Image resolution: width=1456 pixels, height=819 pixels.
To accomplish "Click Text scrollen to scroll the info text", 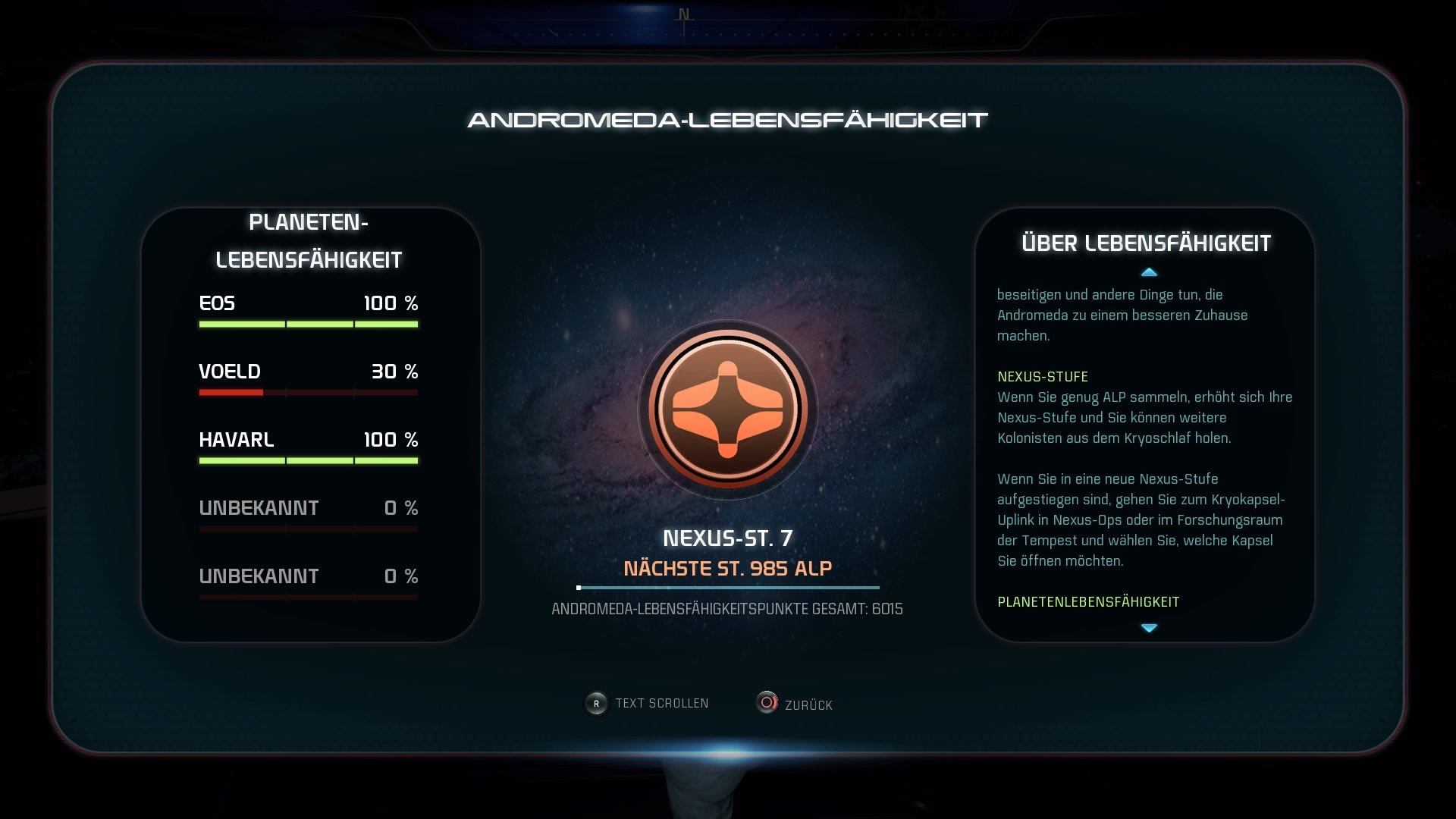I will click(x=660, y=703).
